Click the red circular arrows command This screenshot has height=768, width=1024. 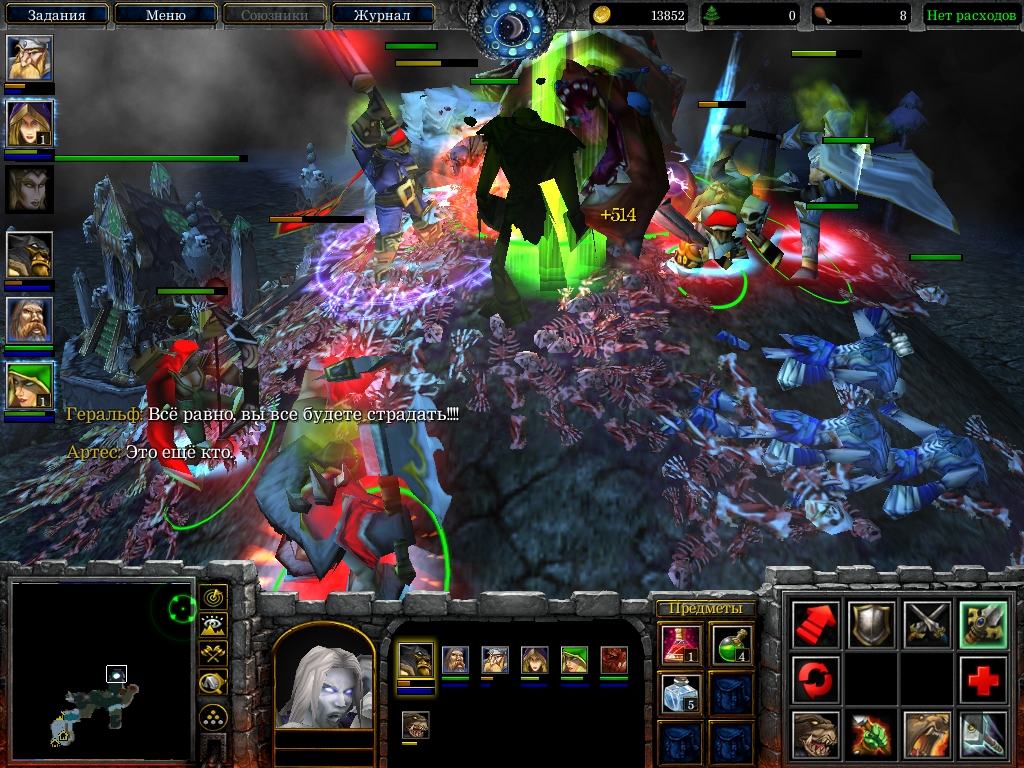pyautogui.click(x=815, y=680)
